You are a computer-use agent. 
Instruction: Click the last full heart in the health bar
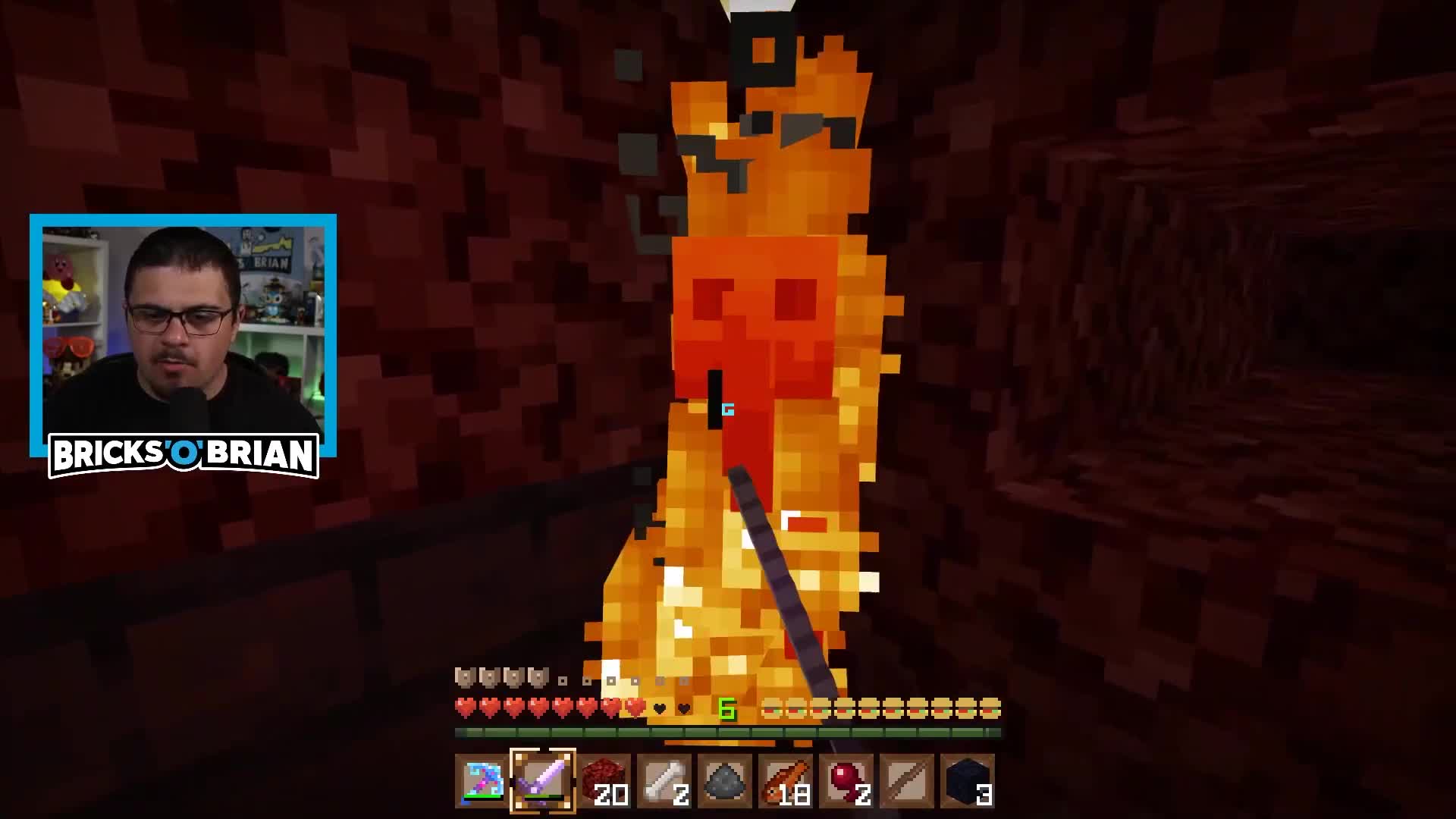[x=635, y=707]
